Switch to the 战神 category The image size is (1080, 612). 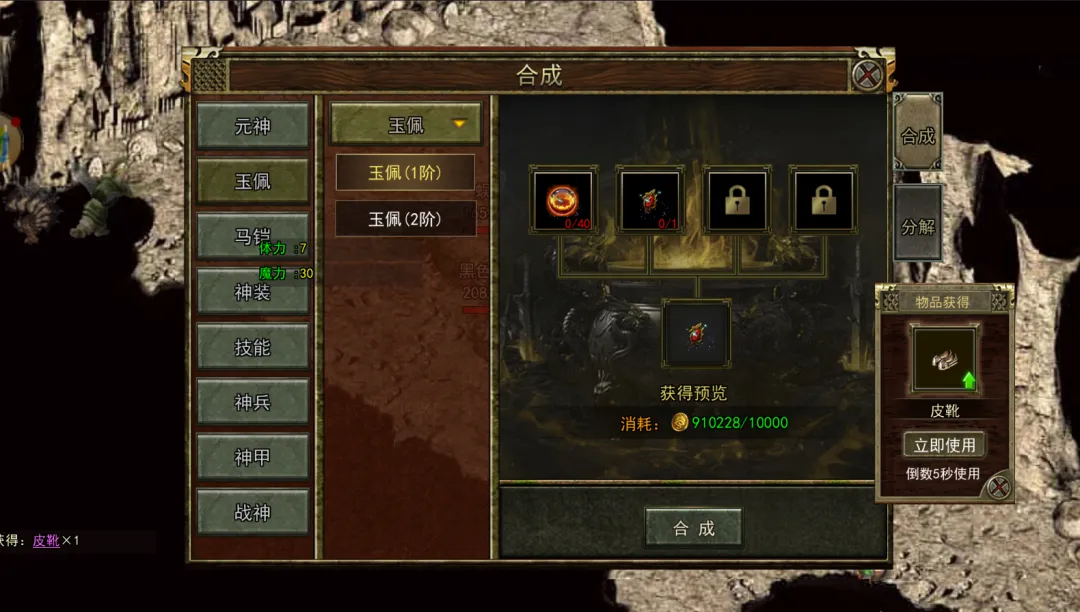click(253, 512)
